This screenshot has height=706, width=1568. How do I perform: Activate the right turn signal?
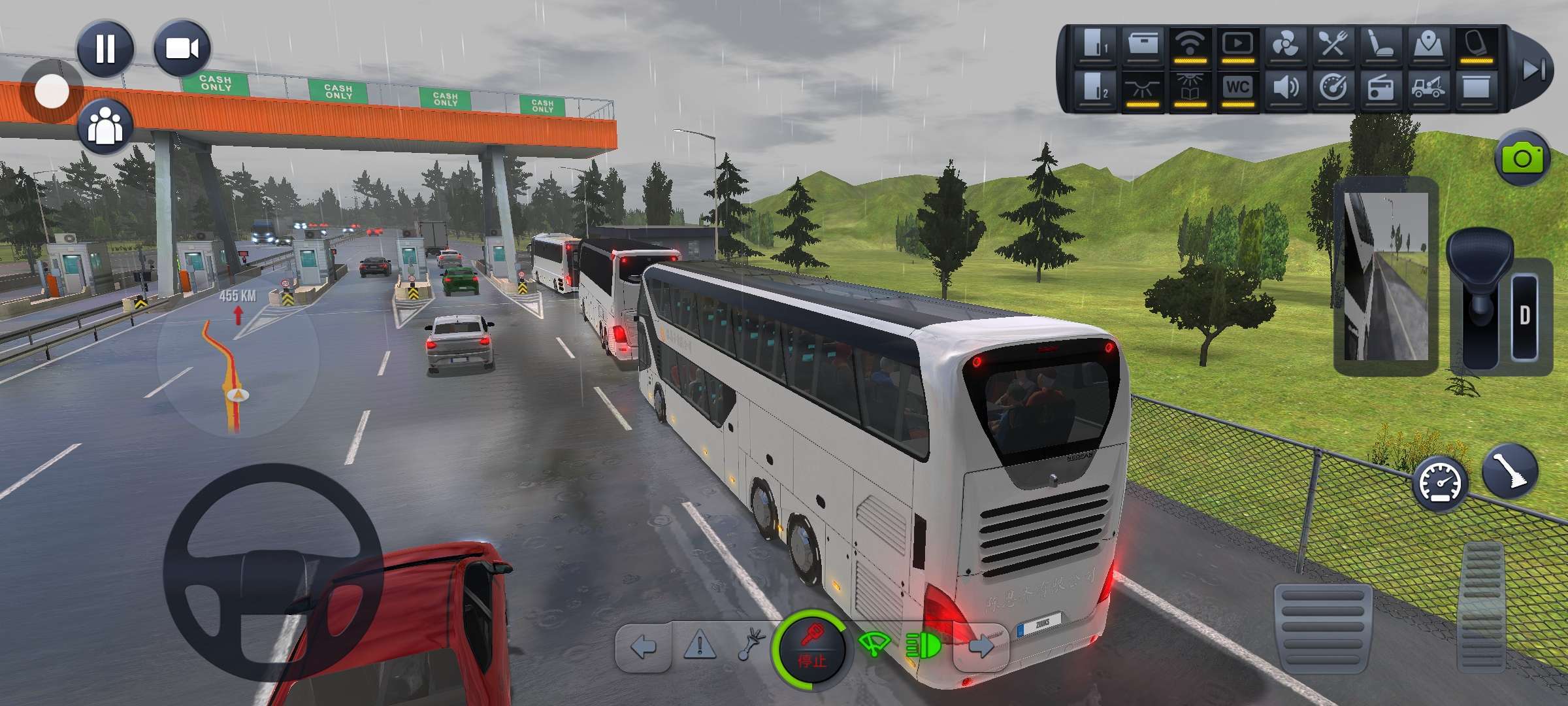click(x=980, y=647)
